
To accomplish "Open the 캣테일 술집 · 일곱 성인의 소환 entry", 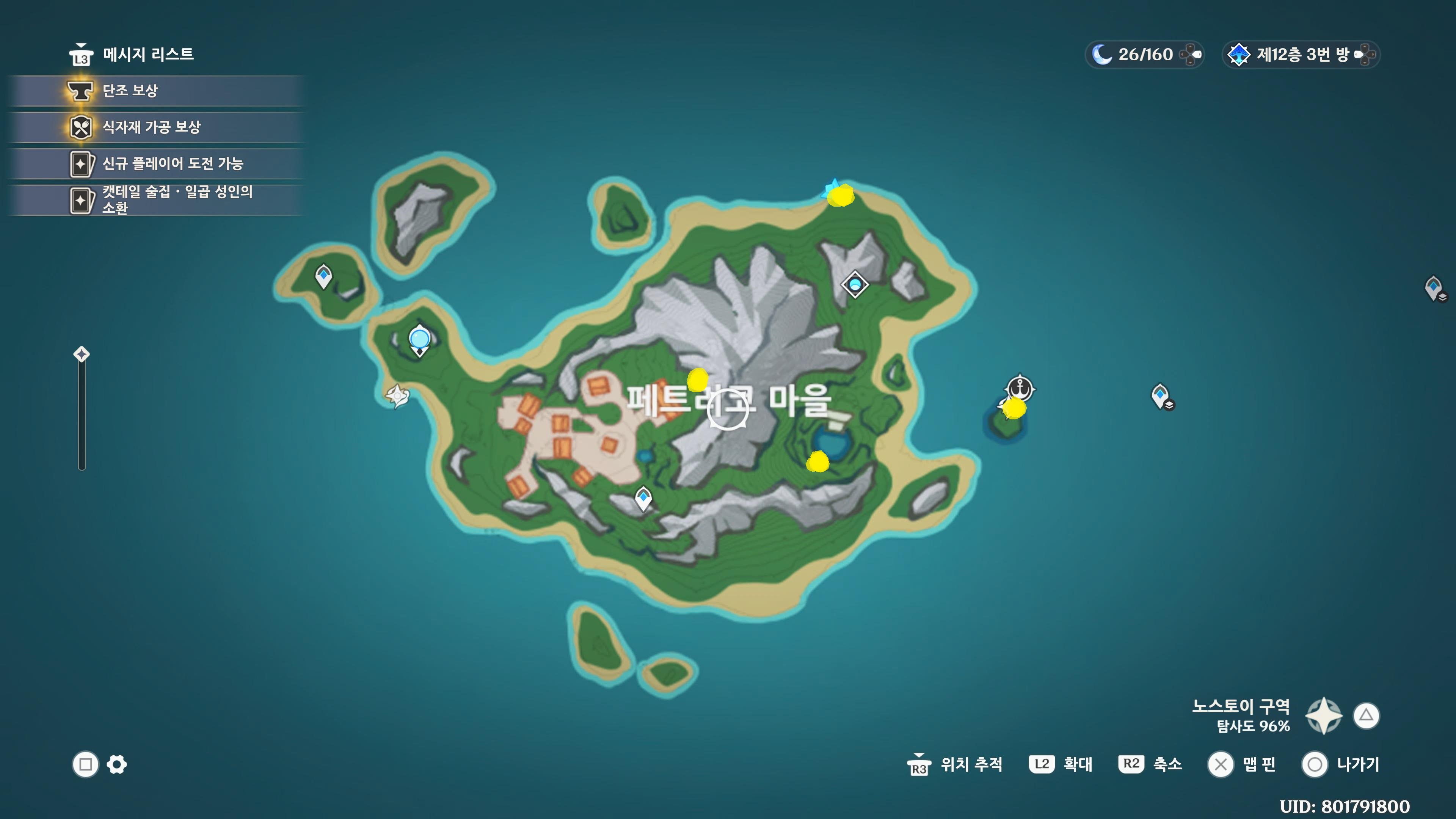I will (x=177, y=199).
